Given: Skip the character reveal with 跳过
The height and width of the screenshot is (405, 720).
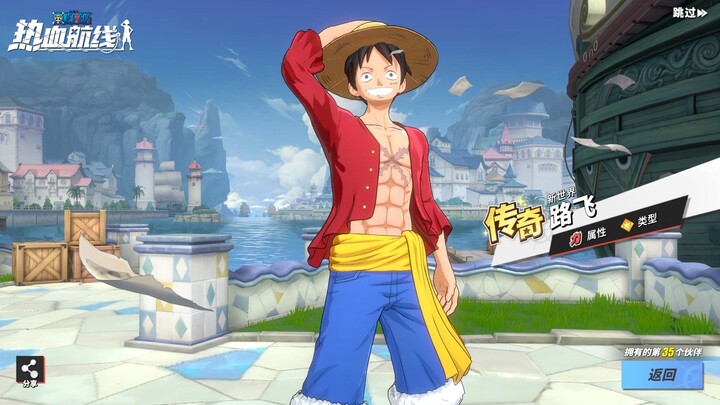Looking at the screenshot, I should click(x=690, y=12).
